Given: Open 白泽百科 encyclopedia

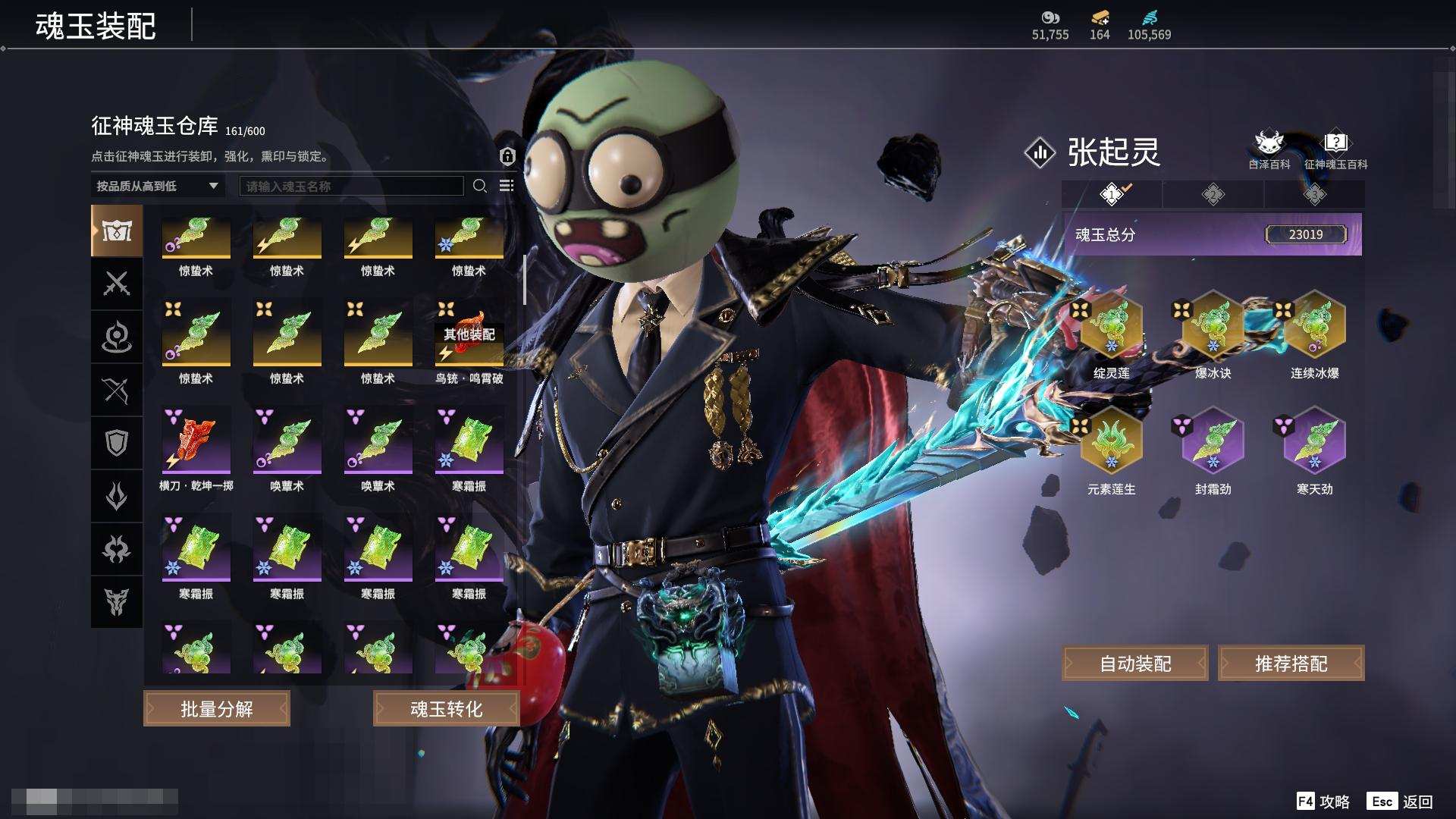Looking at the screenshot, I should point(1269,149).
